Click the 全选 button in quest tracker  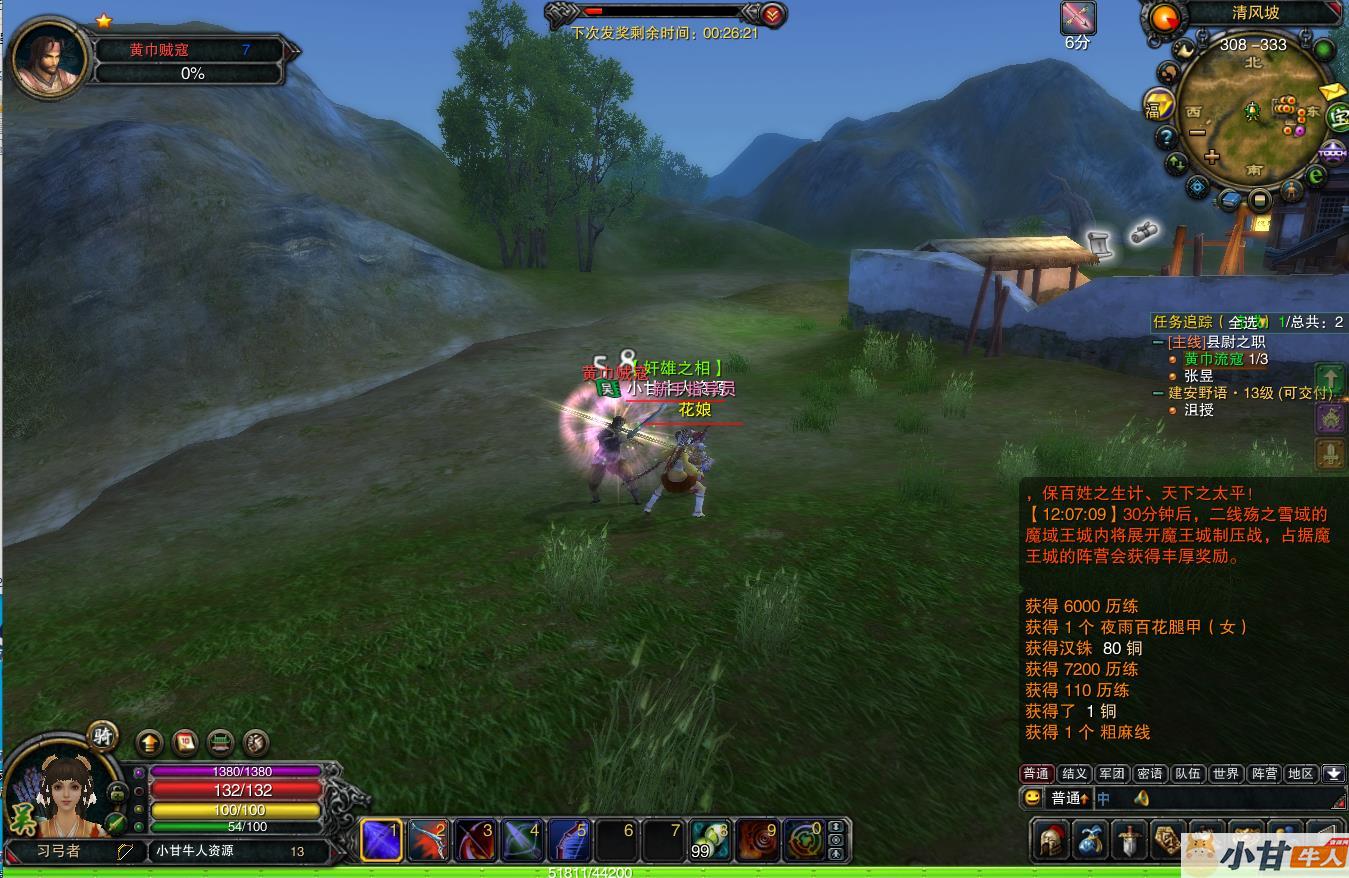[1245, 322]
